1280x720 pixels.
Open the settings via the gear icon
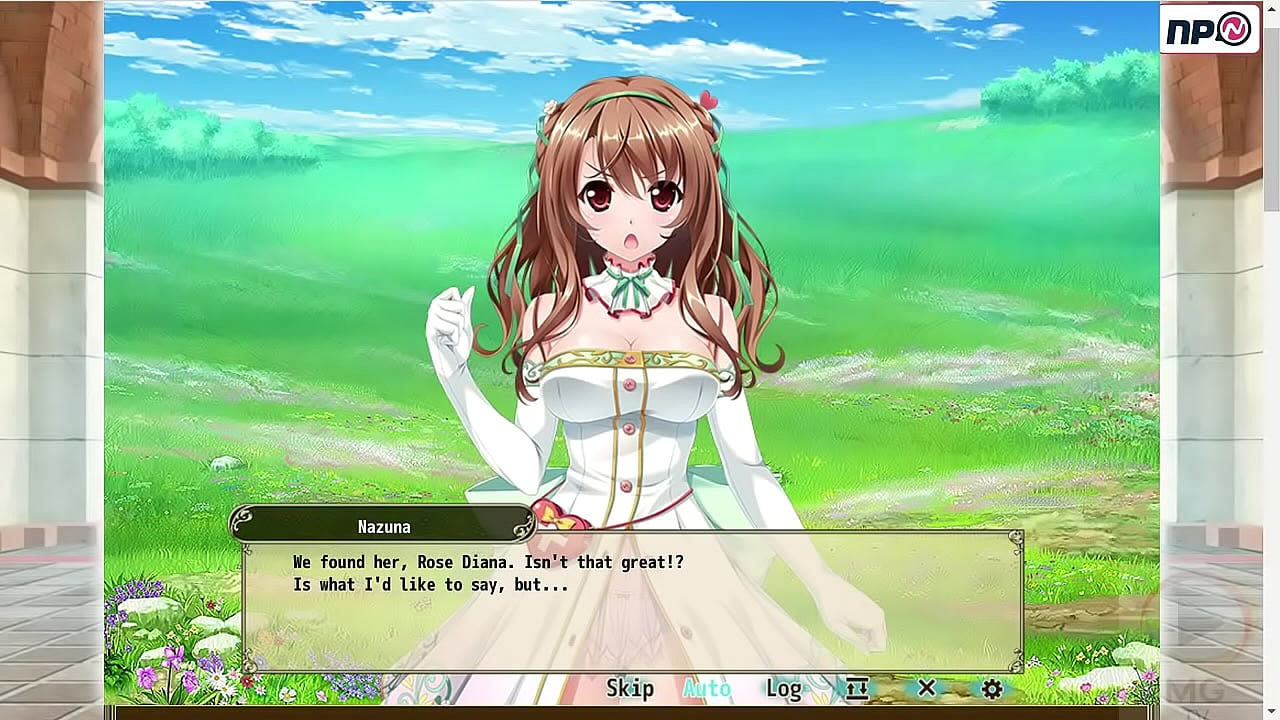pyautogui.click(x=990, y=688)
